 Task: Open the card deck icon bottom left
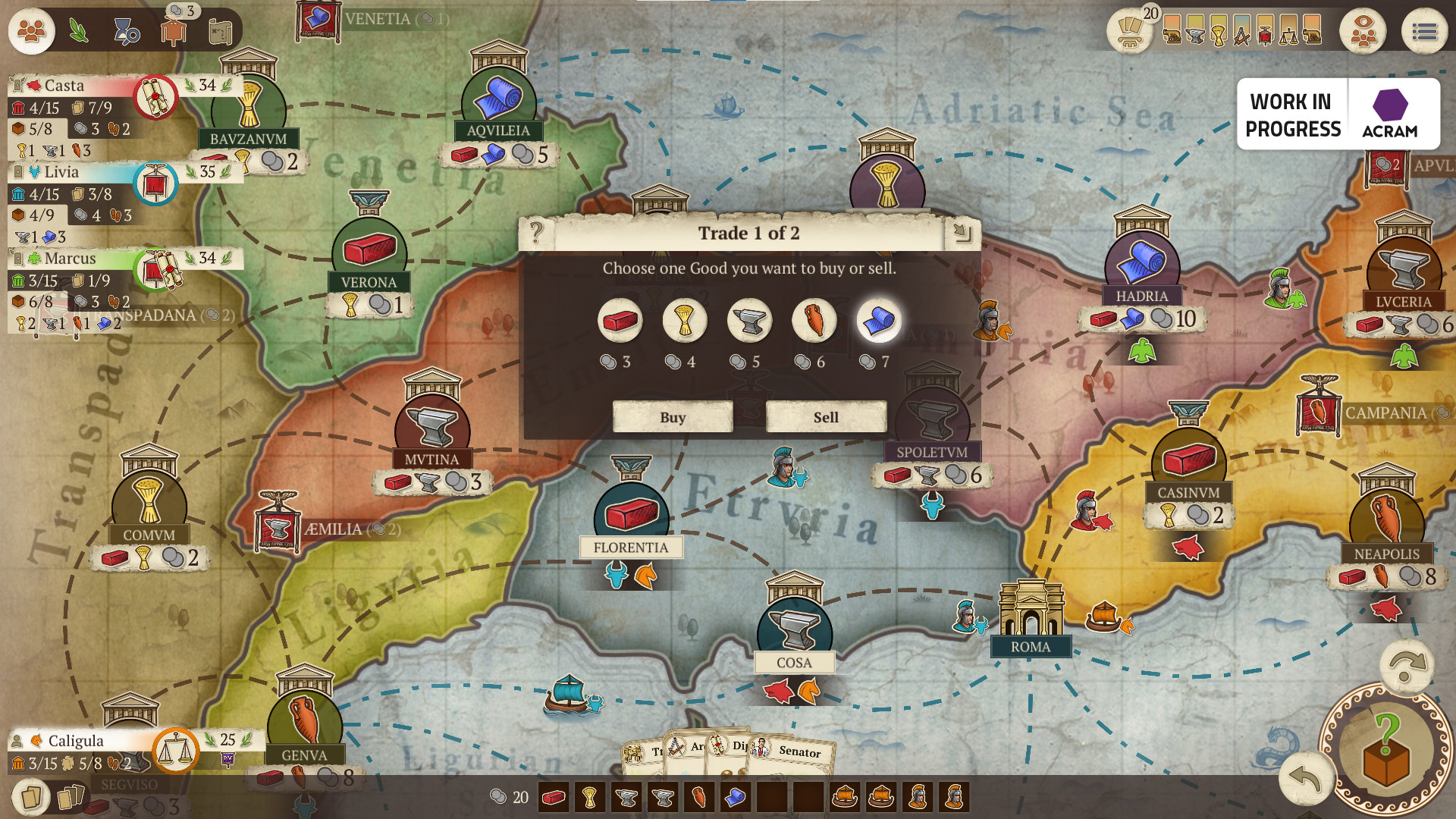point(31,797)
